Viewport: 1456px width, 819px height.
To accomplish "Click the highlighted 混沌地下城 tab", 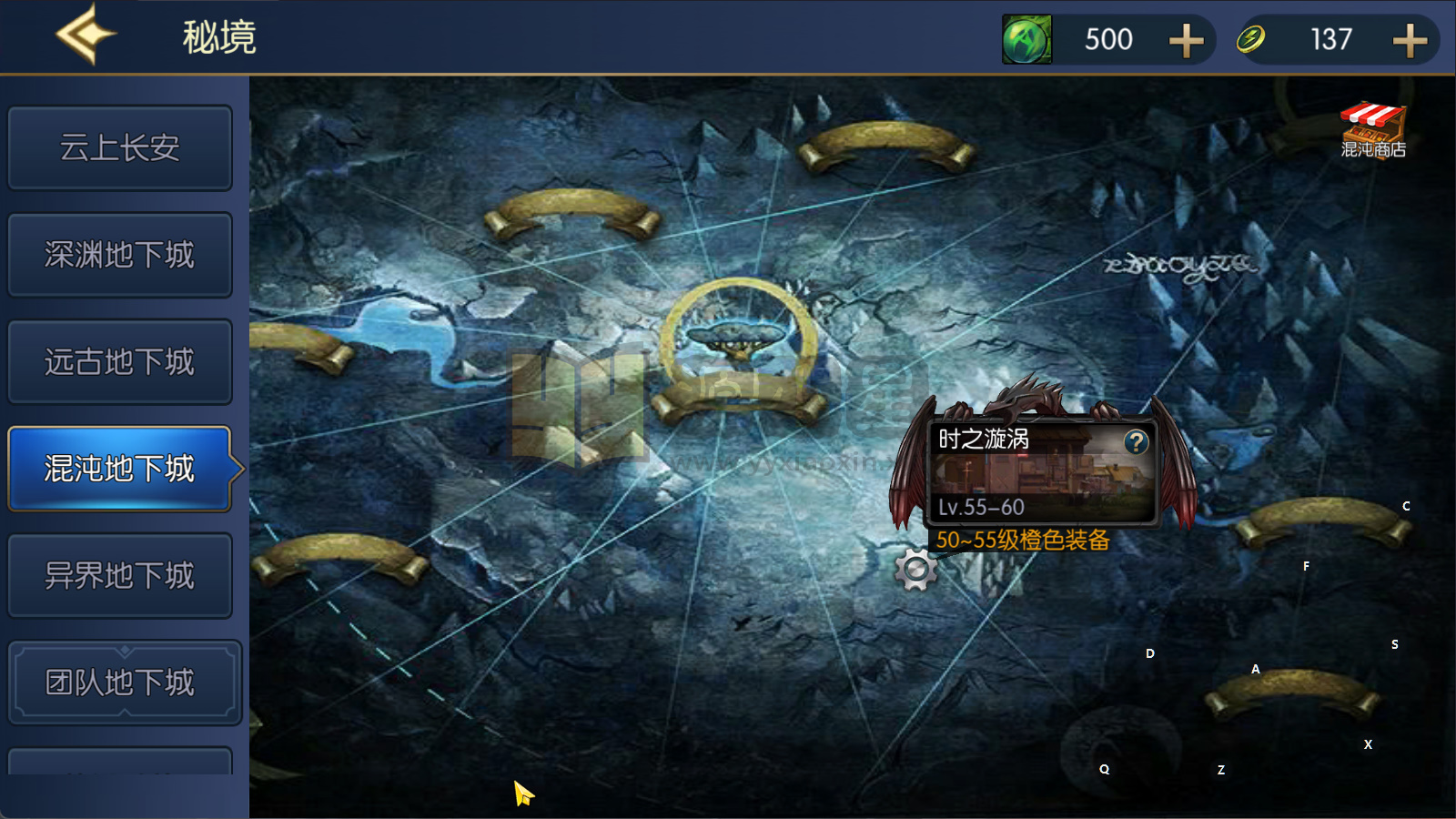I will (119, 468).
